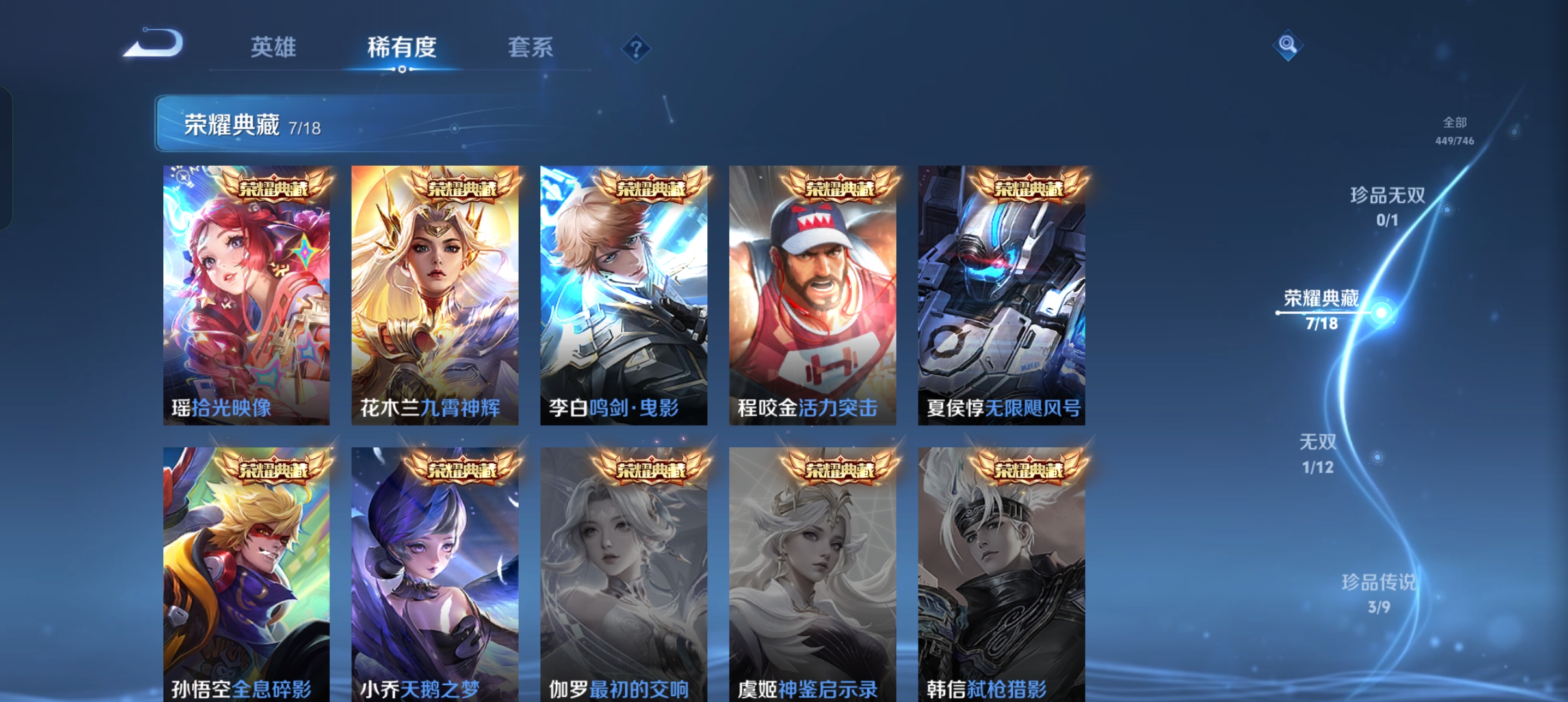Image resolution: width=1568 pixels, height=702 pixels.
Task: Open the 夏侯惇 无限飓风号 skin card
Action: pyautogui.click(x=1000, y=296)
